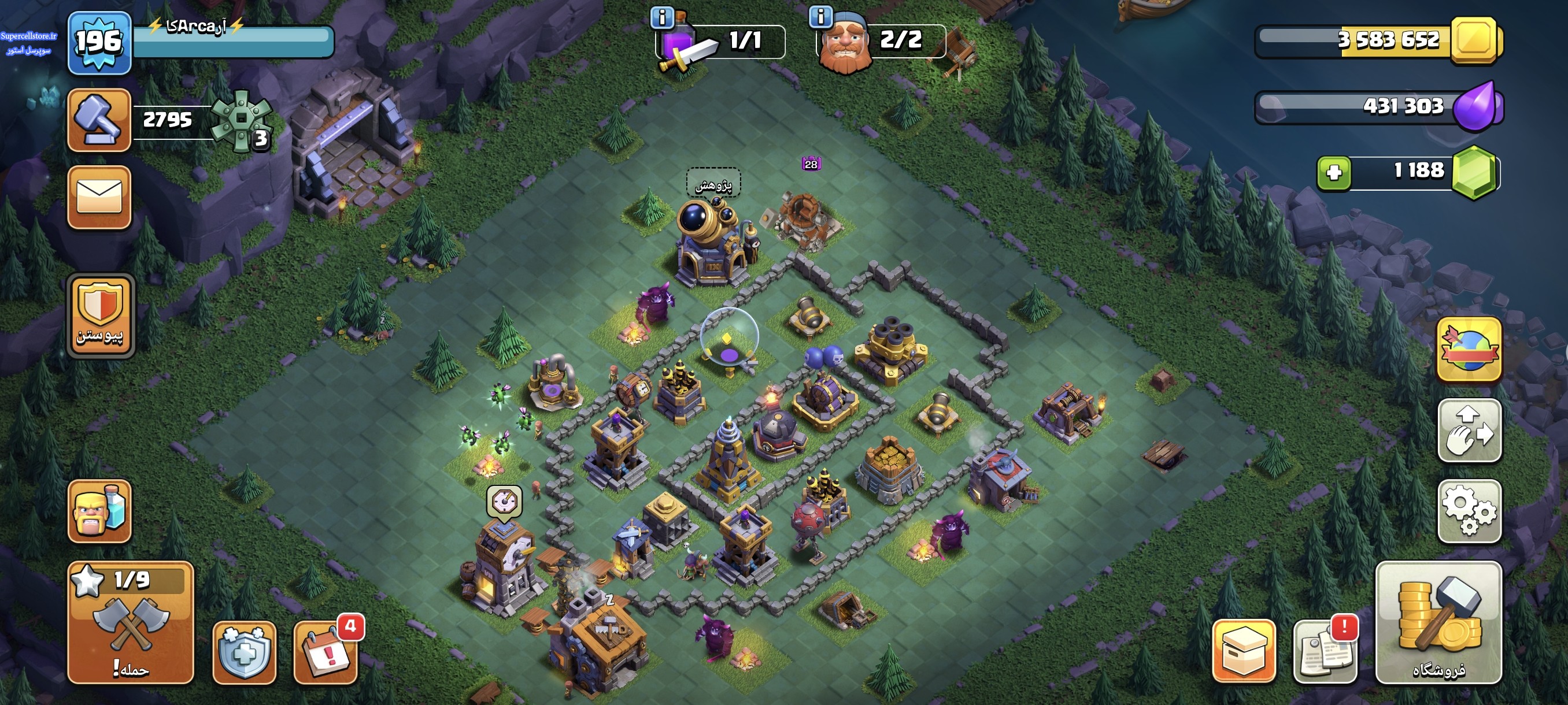Open the shop with the gold and hammer icon
The height and width of the screenshot is (705, 1568).
click(x=1438, y=622)
